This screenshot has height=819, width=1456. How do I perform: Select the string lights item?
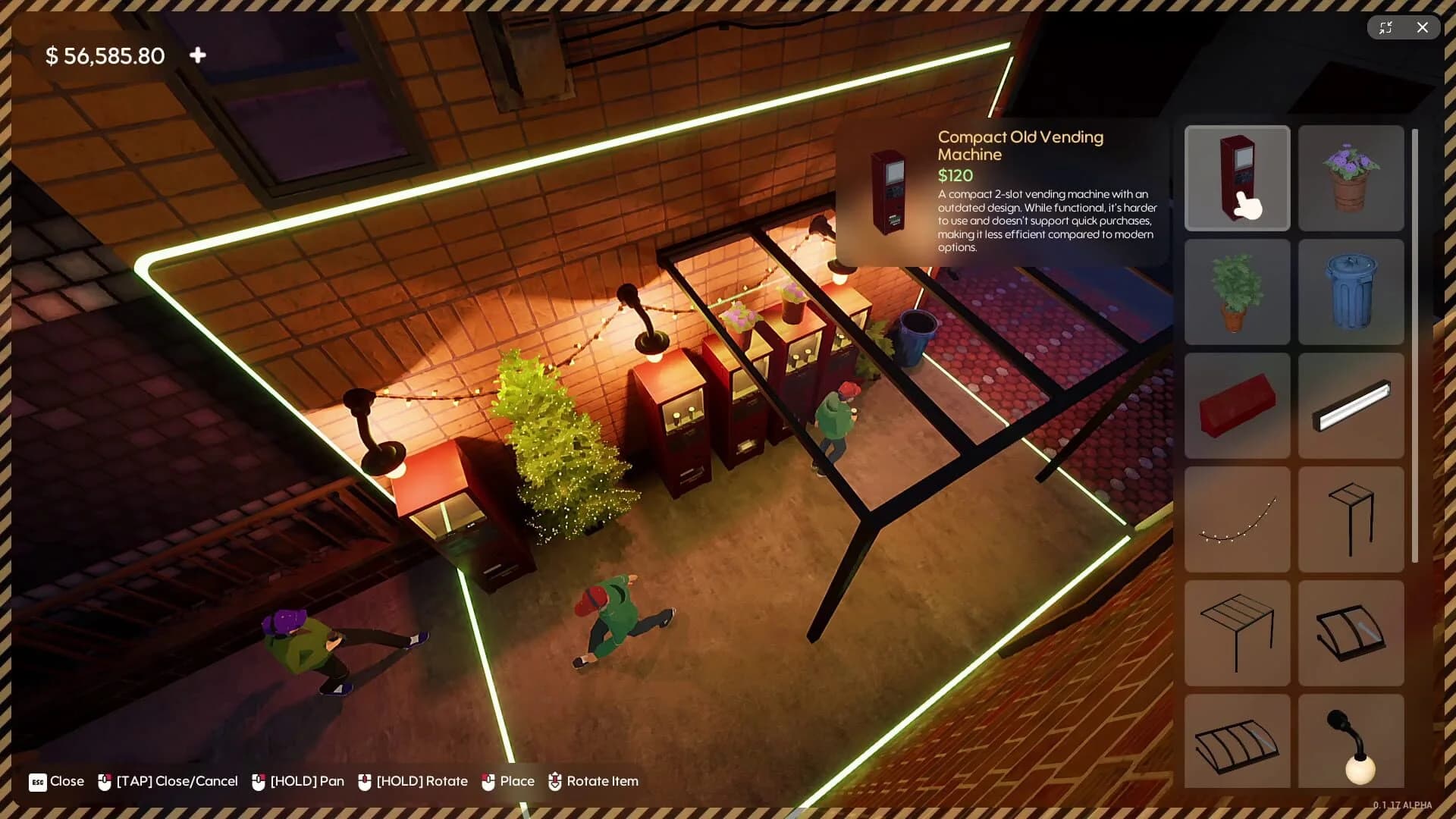(x=1236, y=519)
